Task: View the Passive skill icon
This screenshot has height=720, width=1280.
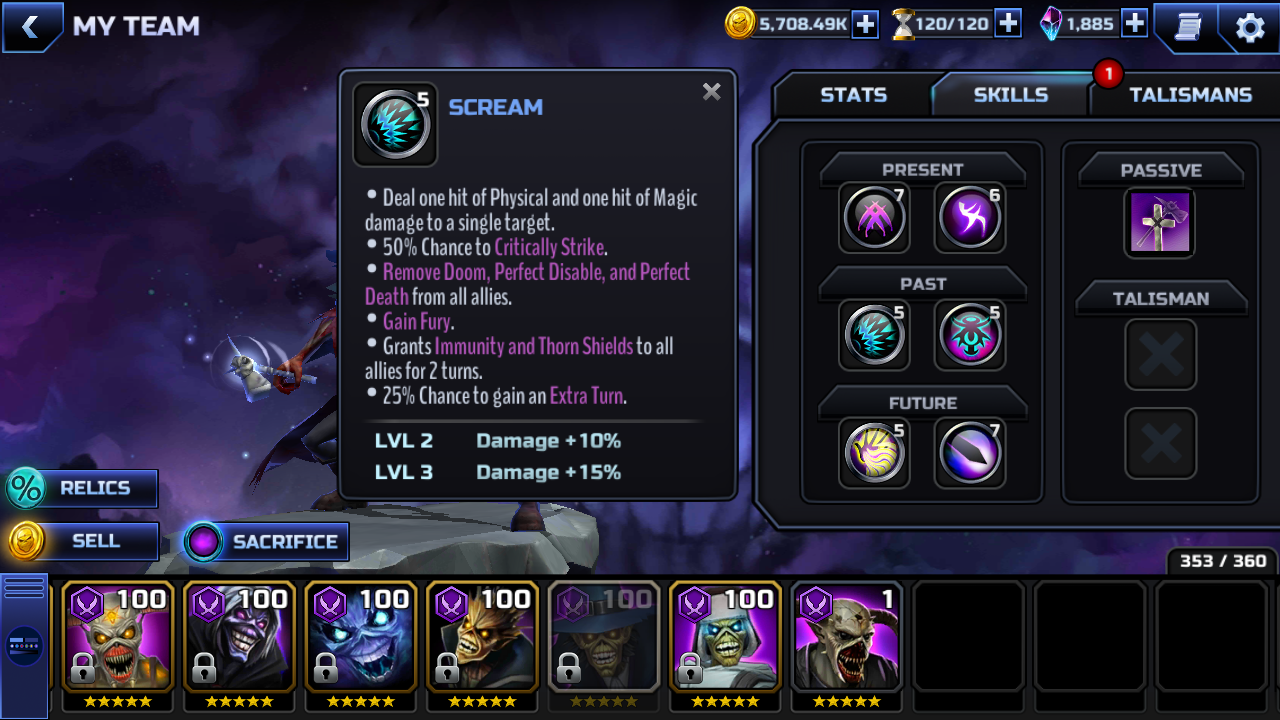Action: coord(1159,222)
